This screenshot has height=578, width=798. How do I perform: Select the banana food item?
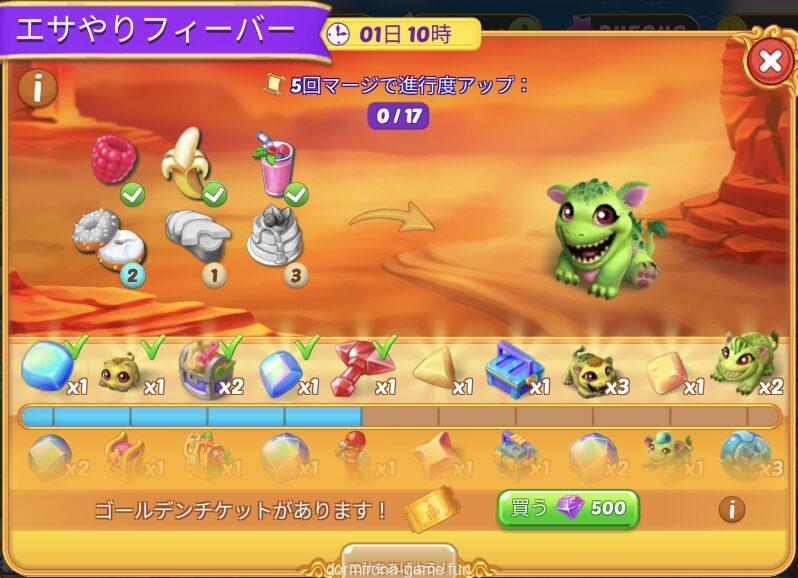pos(187,160)
